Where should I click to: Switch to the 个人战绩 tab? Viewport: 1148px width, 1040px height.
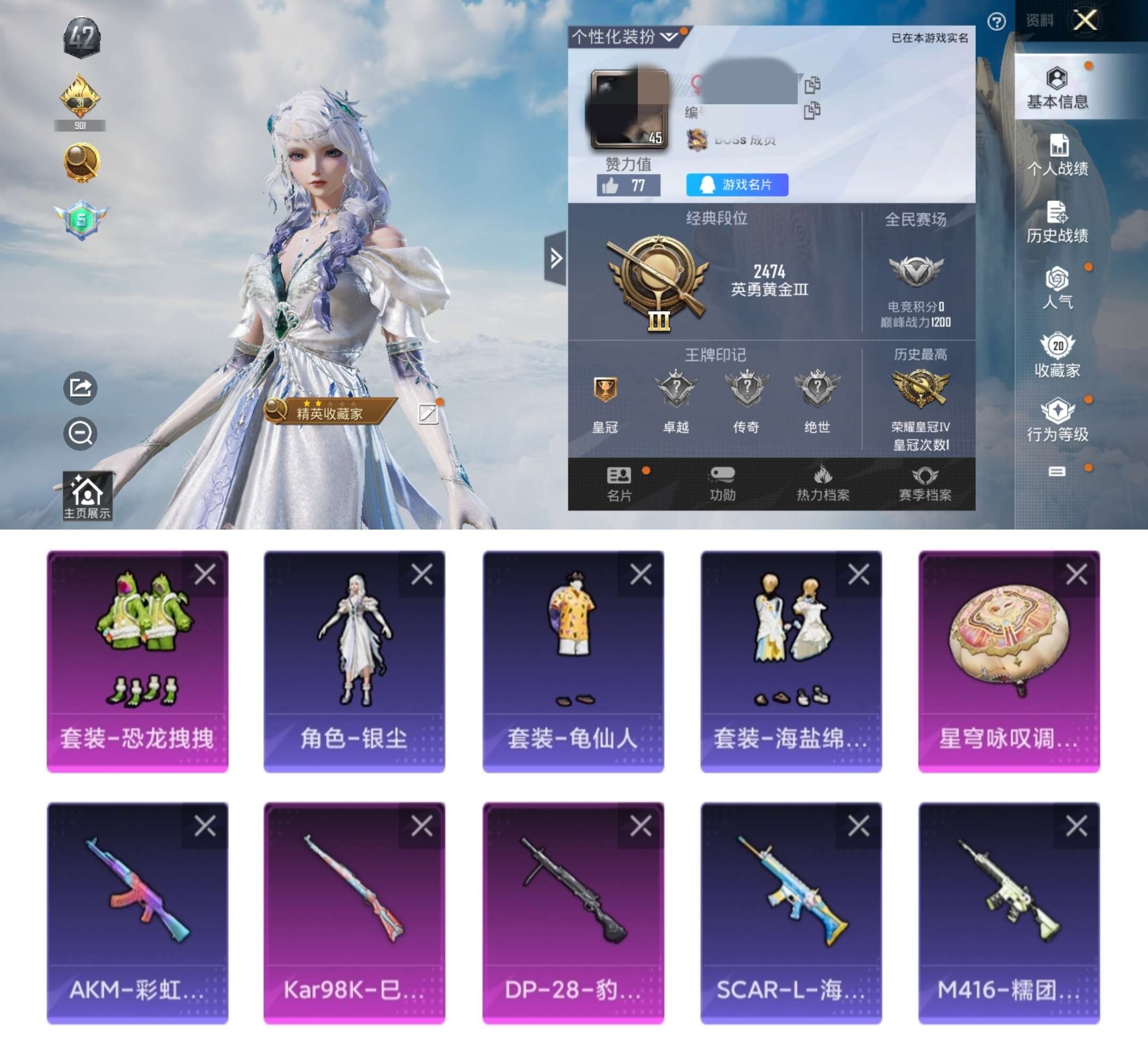tap(1057, 155)
